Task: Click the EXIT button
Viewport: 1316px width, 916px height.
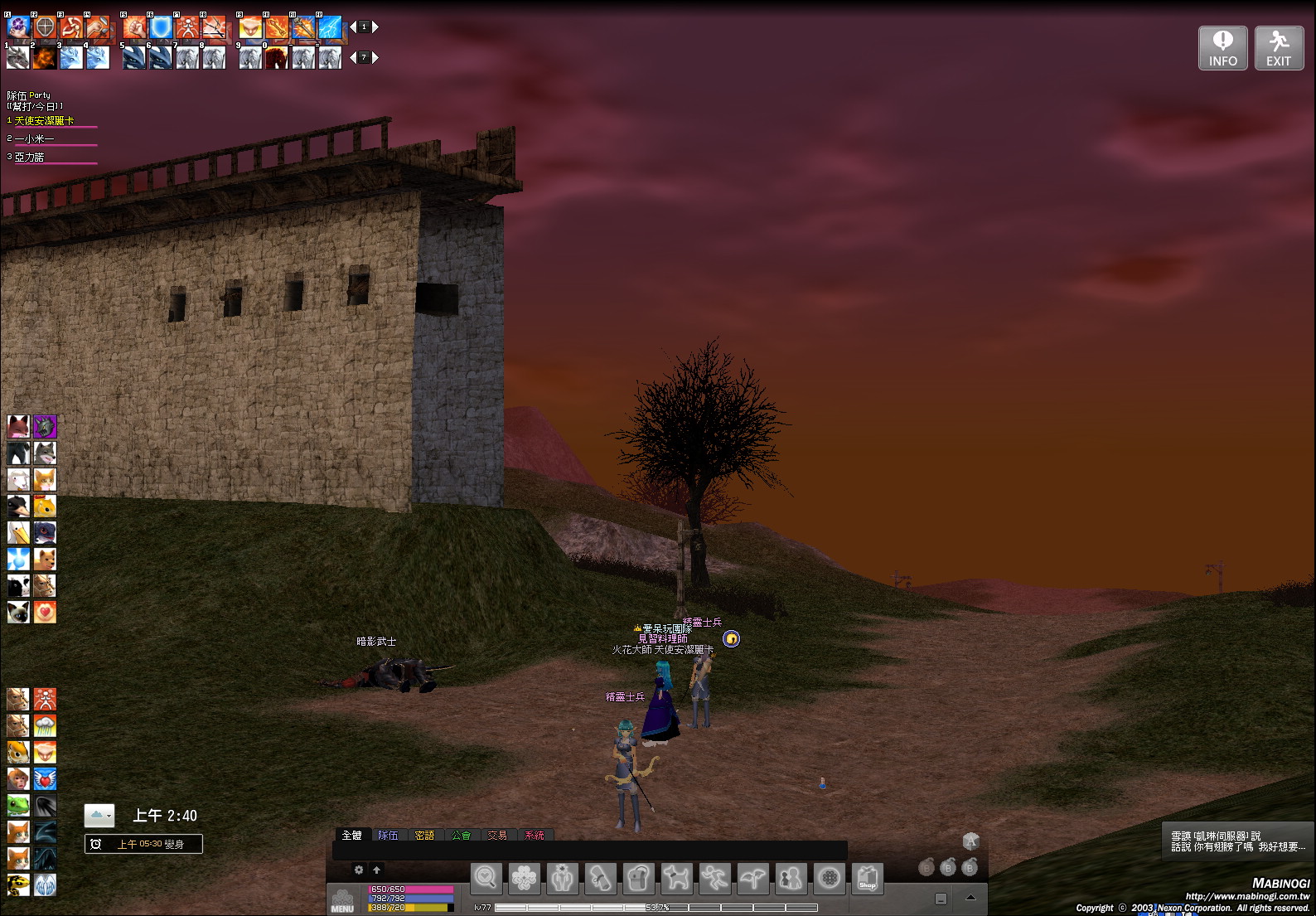Action: tap(1279, 48)
